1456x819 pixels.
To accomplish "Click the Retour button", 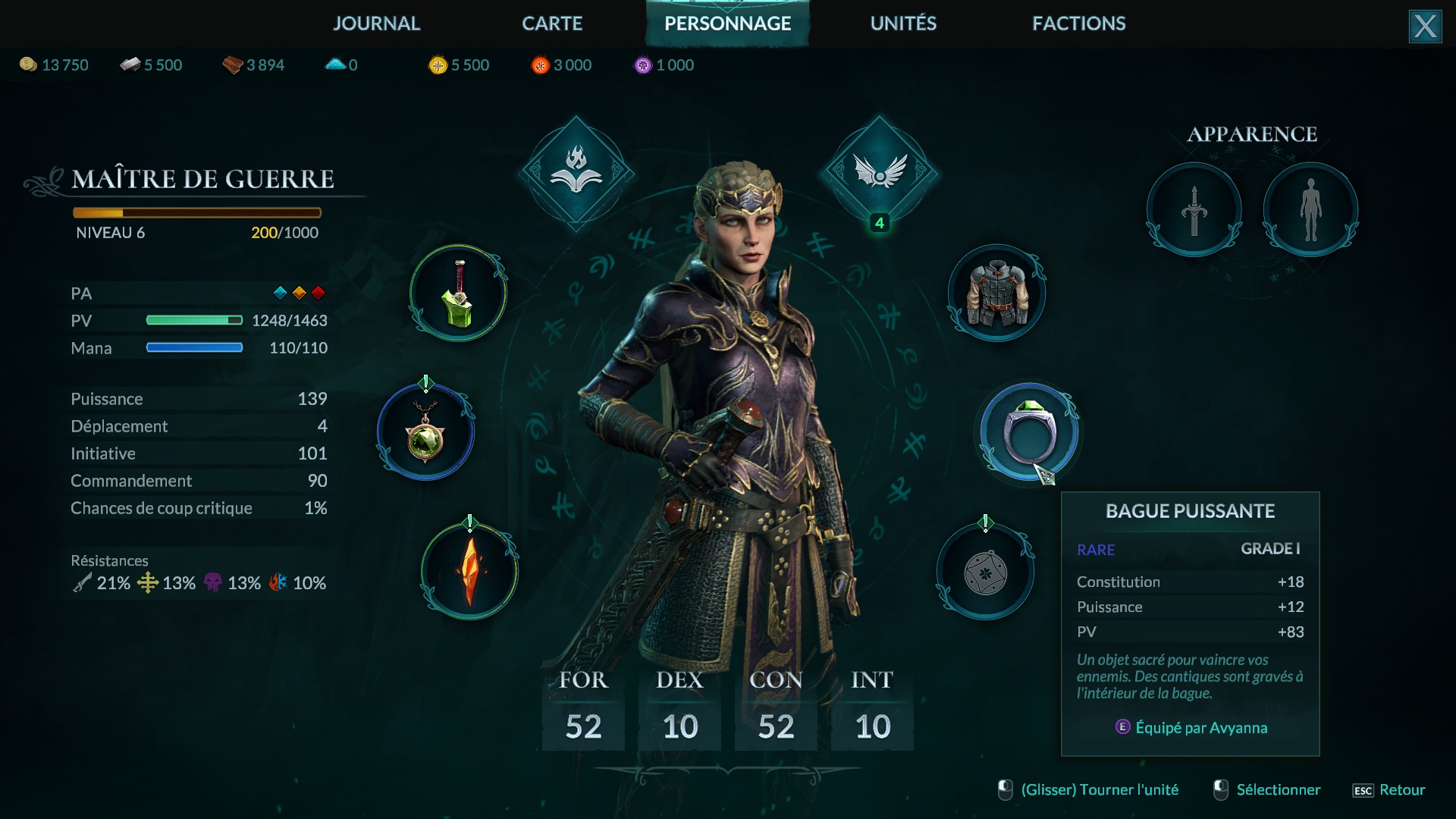I will click(1390, 790).
